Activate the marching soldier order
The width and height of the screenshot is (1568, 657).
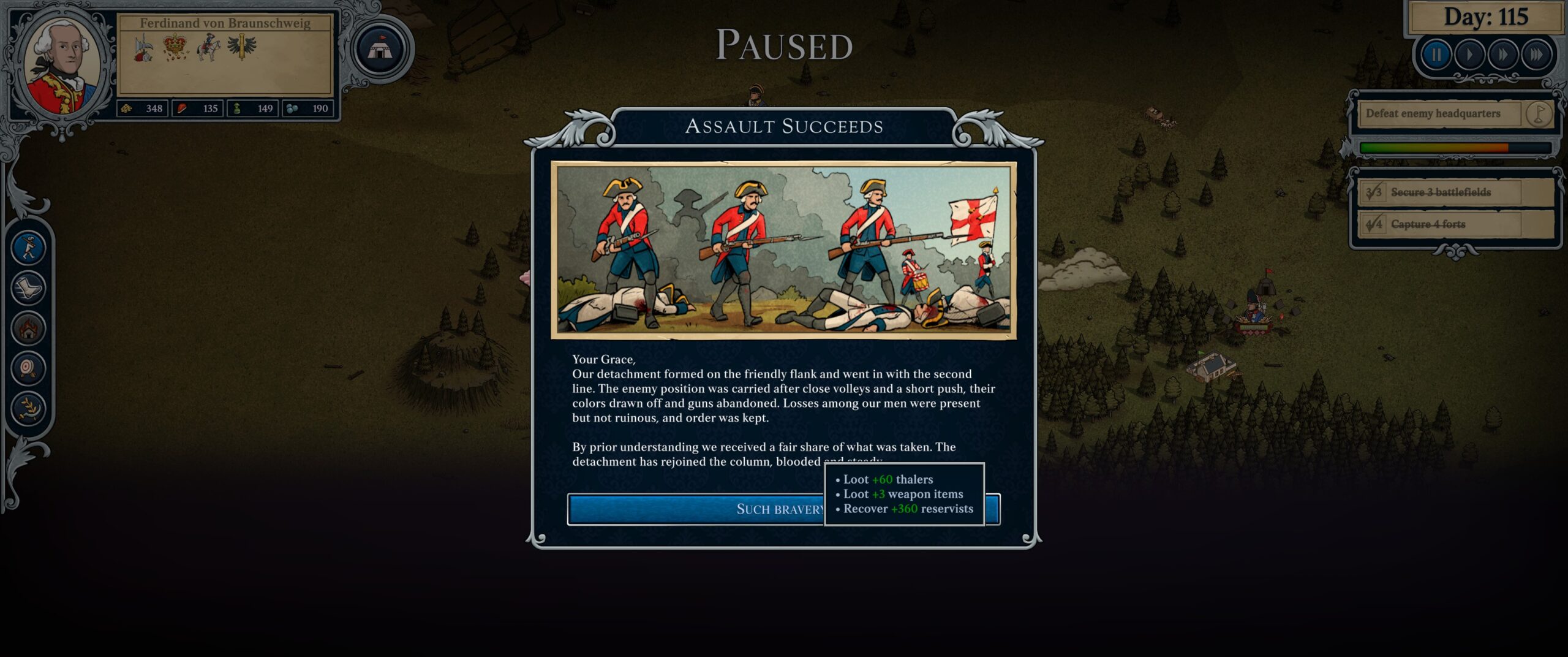29,248
